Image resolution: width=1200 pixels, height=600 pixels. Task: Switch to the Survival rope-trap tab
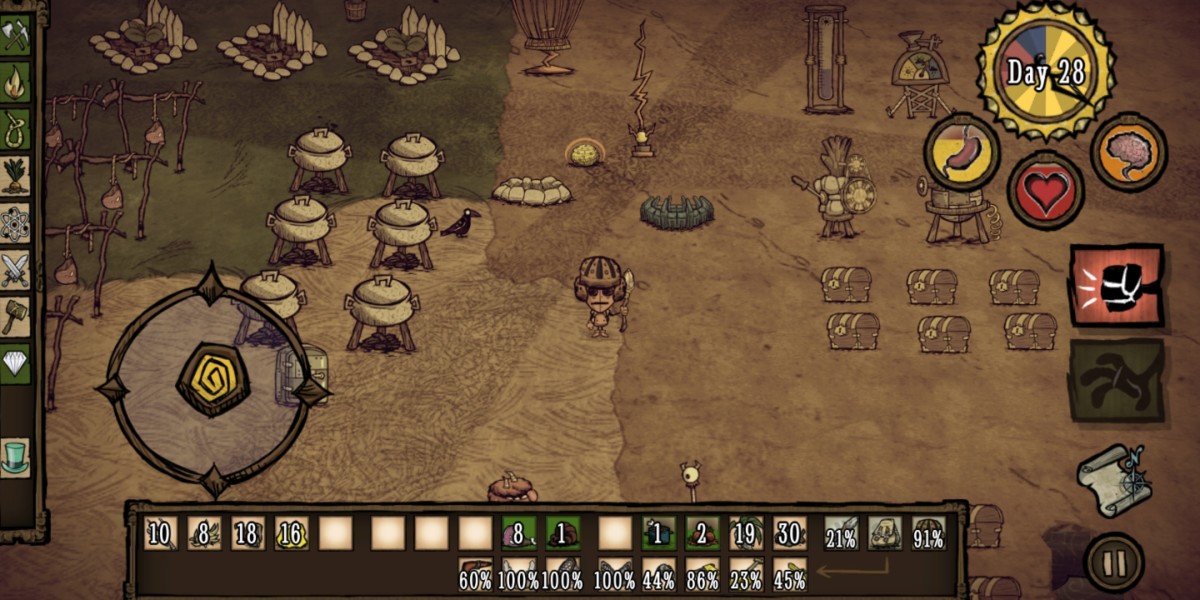tap(16, 129)
